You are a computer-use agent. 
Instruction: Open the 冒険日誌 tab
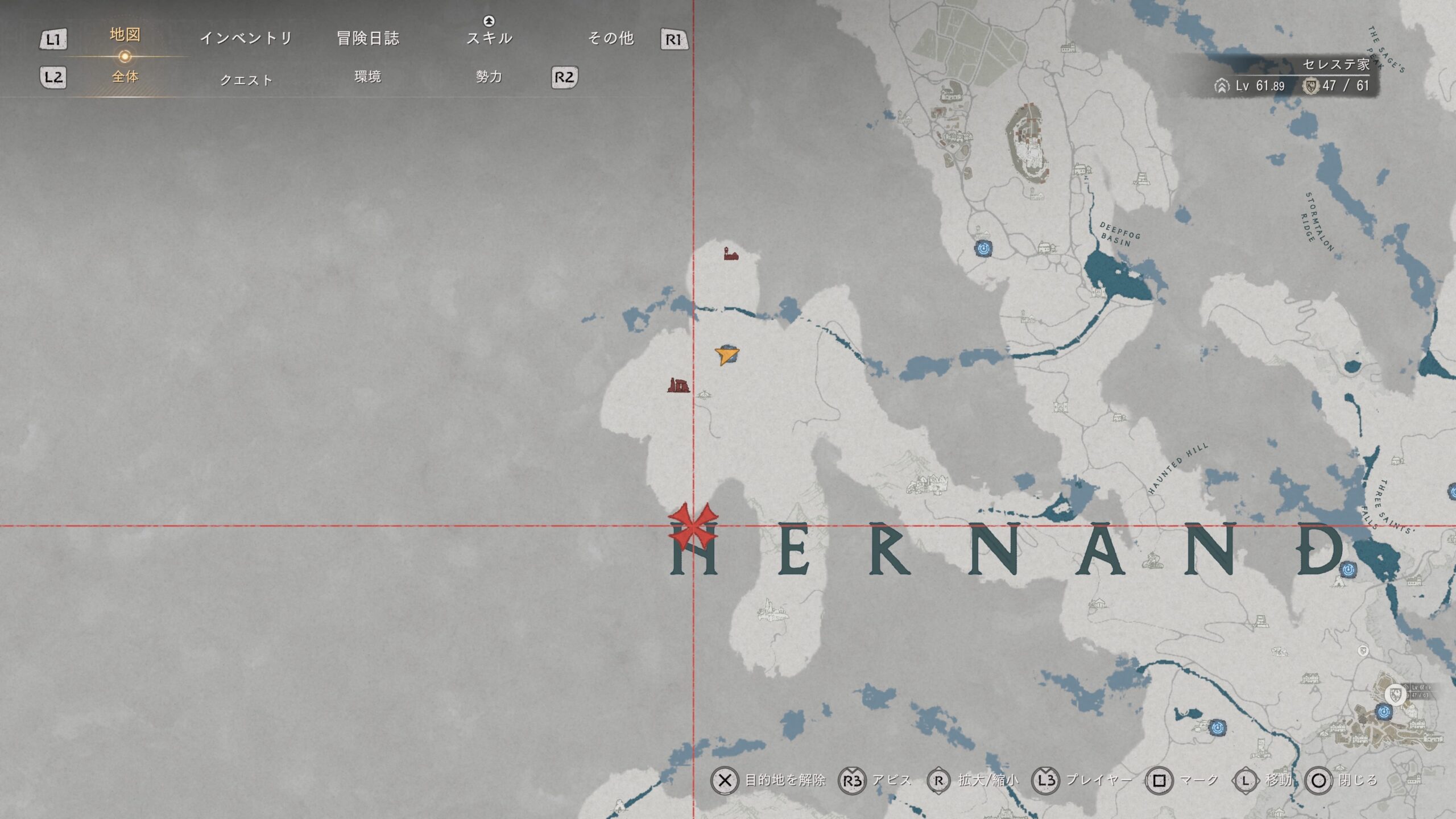point(368,38)
